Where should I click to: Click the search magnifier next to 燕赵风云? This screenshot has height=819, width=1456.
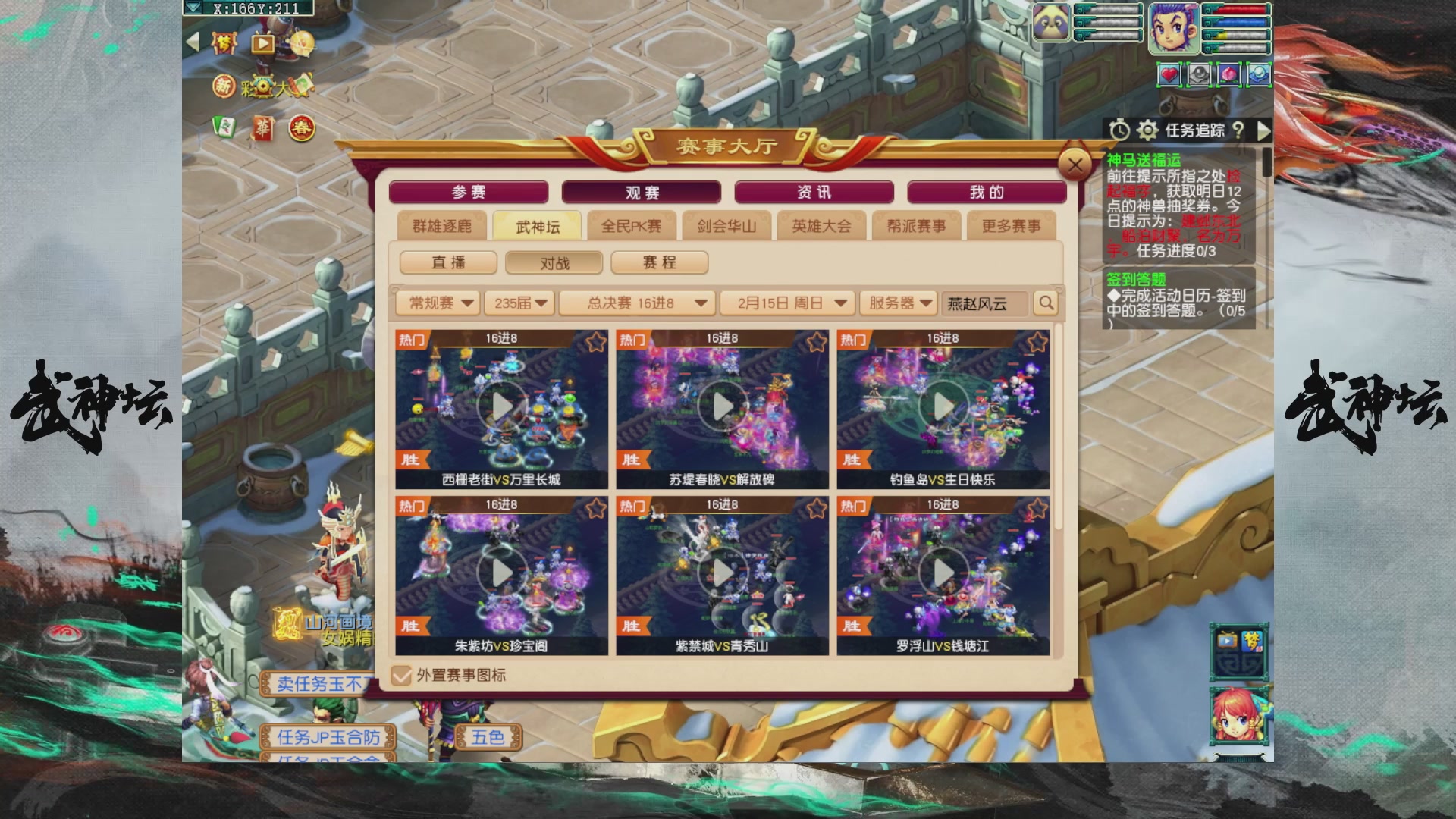point(1046,303)
